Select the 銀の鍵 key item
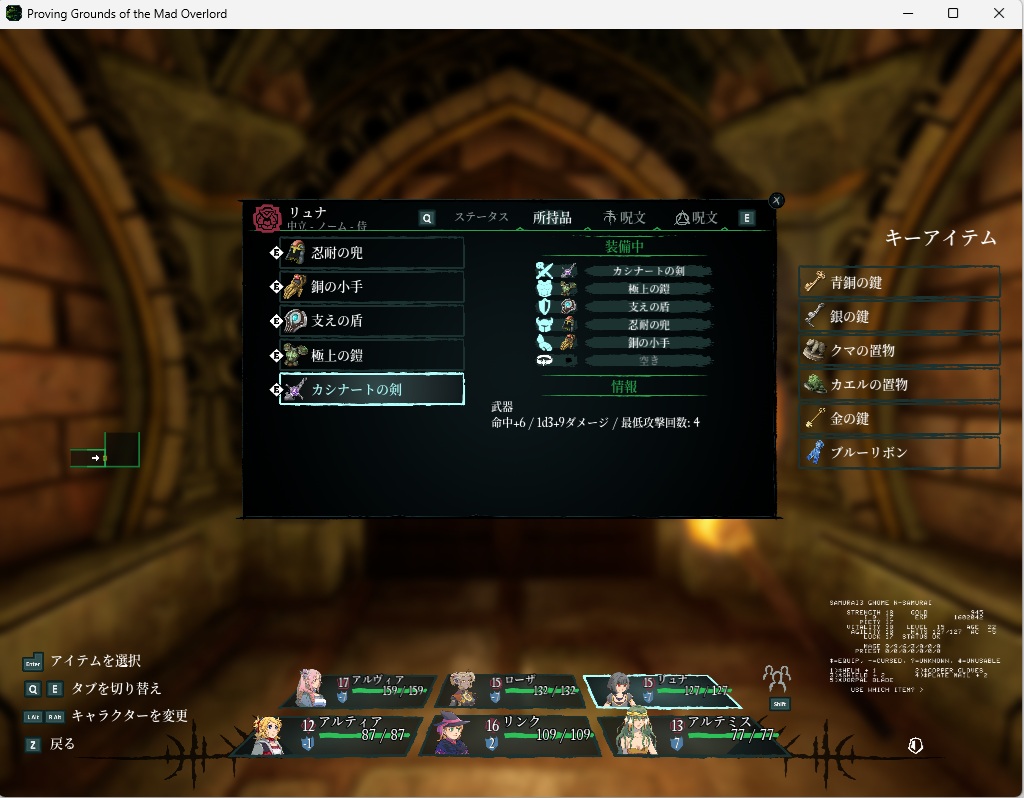The height and width of the screenshot is (798, 1024). pyautogui.click(x=900, y=316)
